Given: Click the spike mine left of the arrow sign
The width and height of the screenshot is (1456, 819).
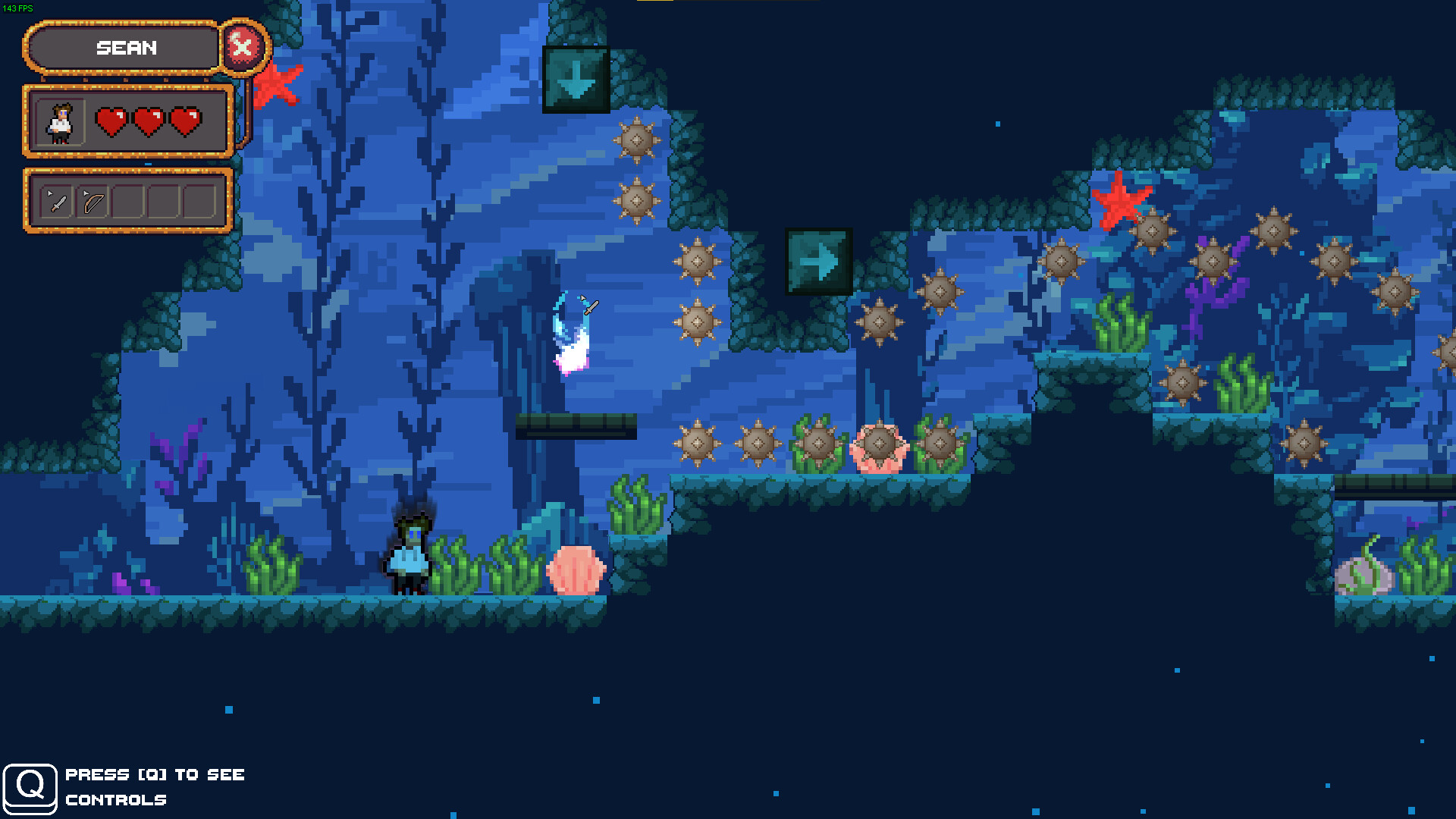Looking at the screenshot, I should click(x=696, y=262).
